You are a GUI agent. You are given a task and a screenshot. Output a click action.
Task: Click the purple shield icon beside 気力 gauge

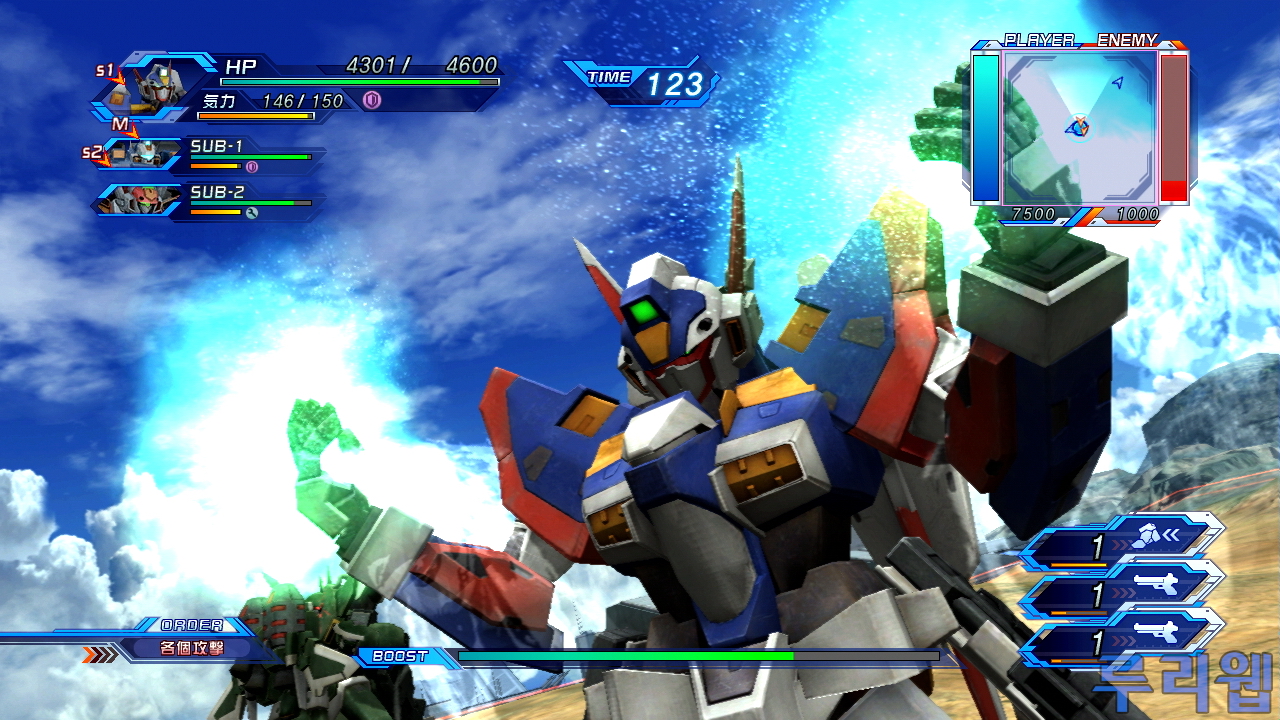coord(371,100)
